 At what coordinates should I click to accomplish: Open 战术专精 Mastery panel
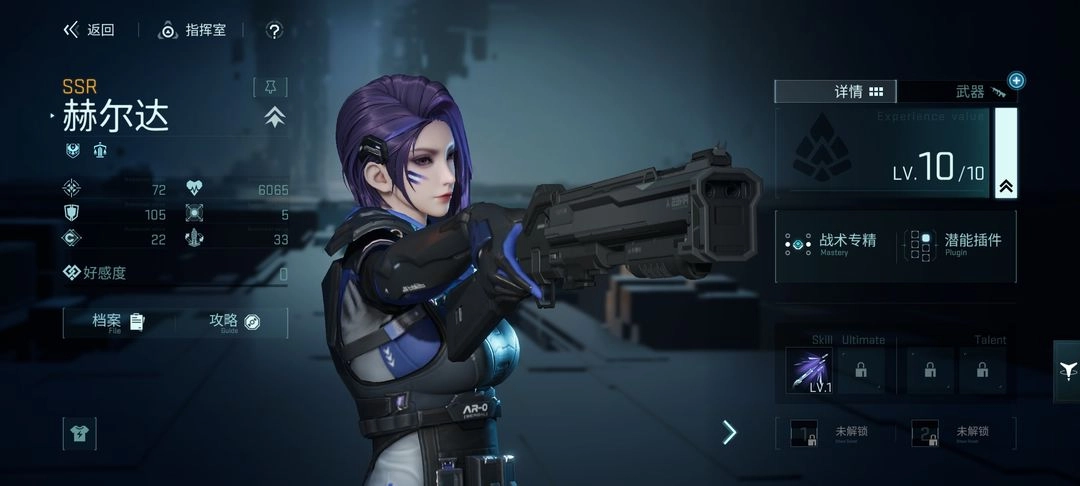tap(832, 244)
